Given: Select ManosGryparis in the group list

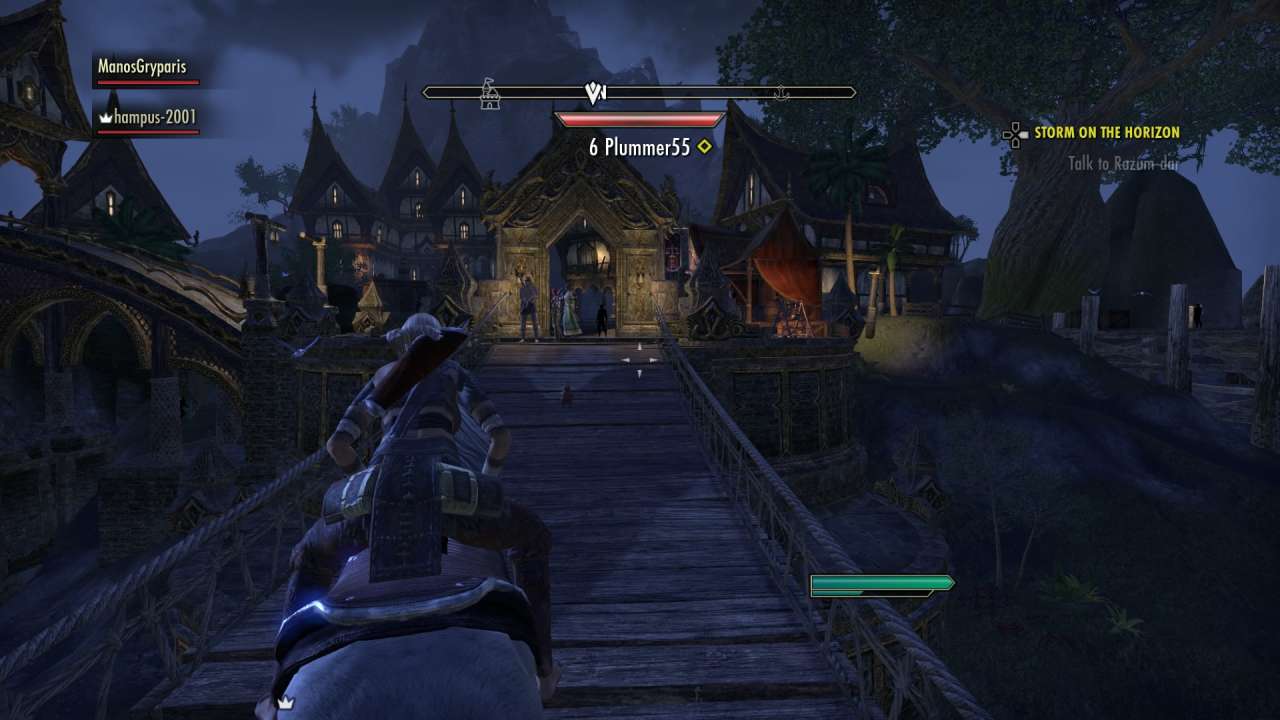Looking at the screenshot, I should [142, 67].
